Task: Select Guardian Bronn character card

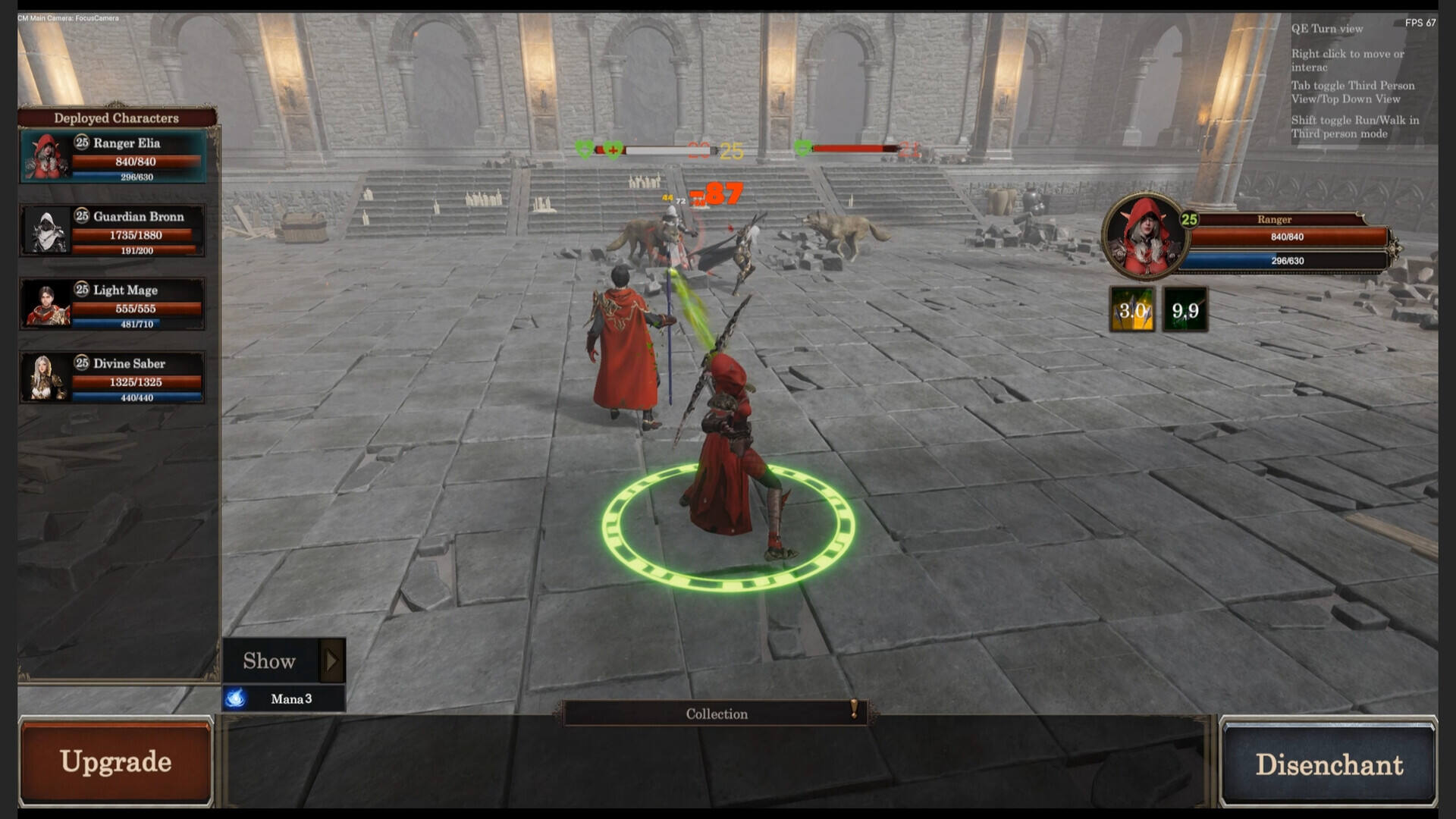Action: [113, 231]
